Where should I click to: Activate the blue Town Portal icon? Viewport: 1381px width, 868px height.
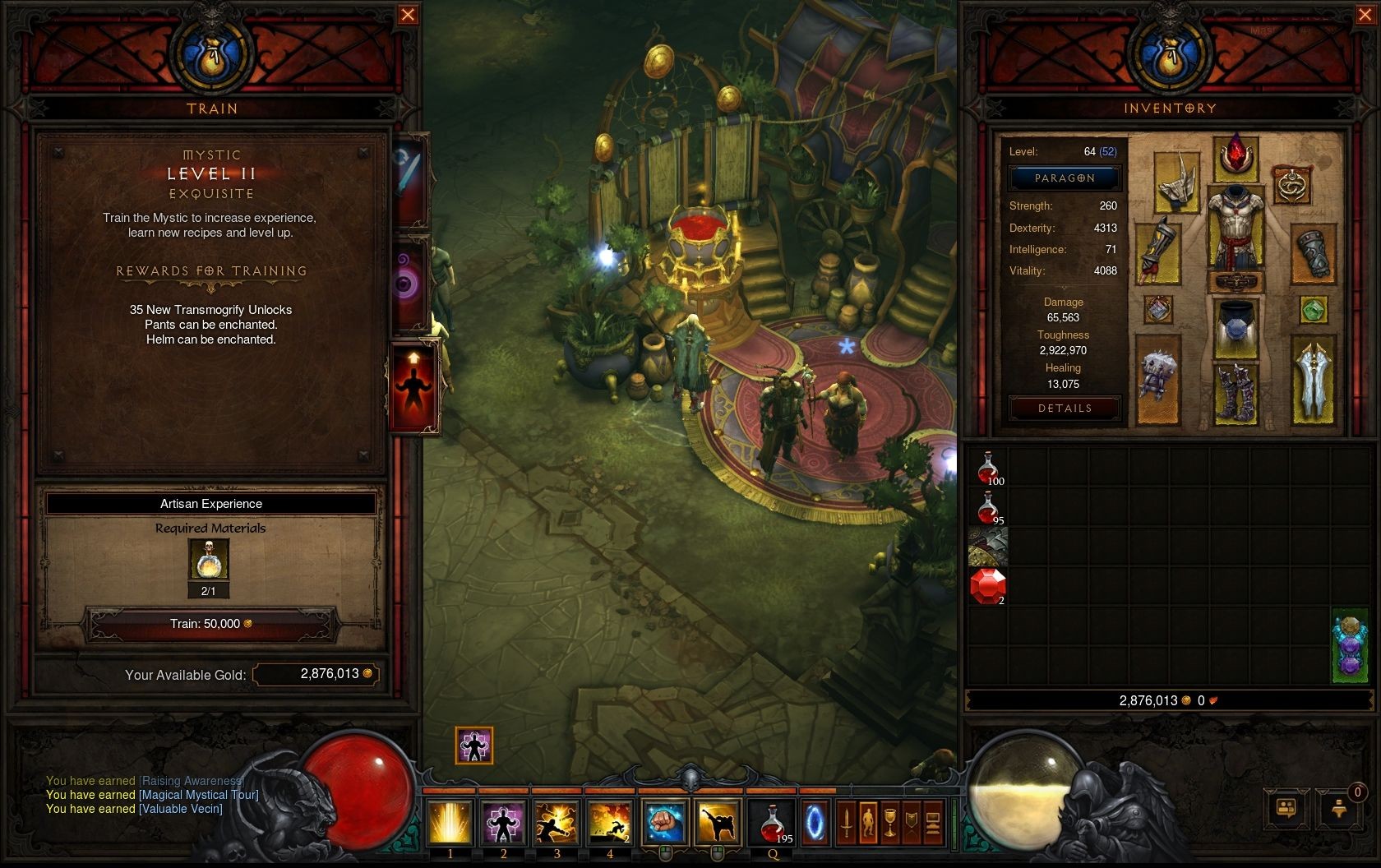coord(815,823)
